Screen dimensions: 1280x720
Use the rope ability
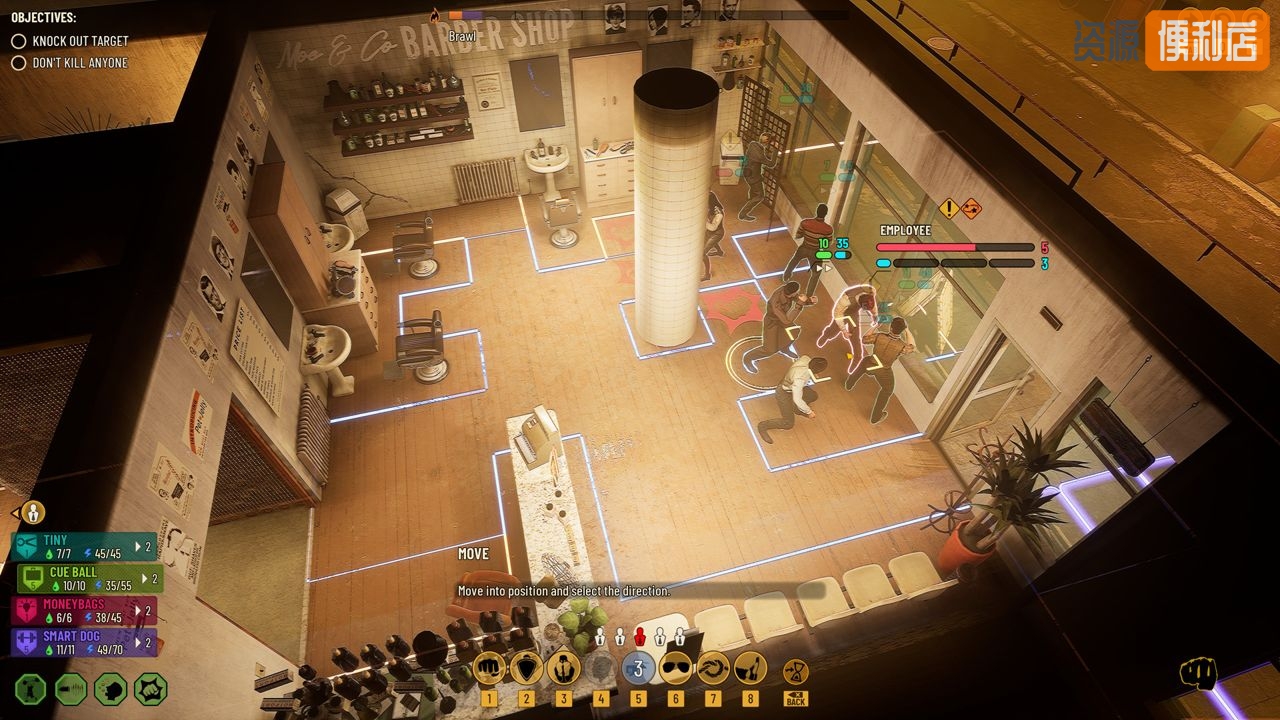coord(713,668)
